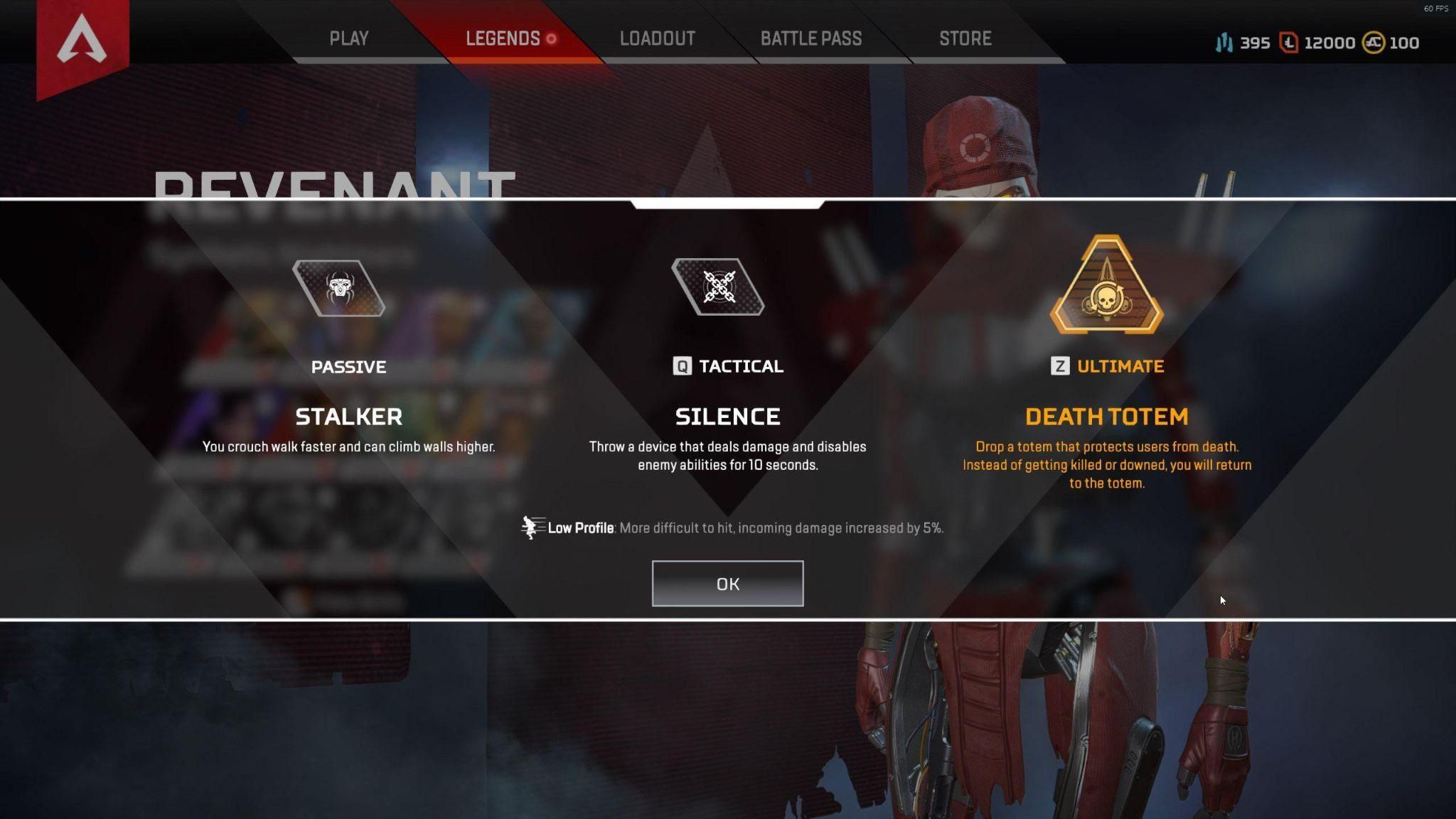Choose the Silence tactical ability icon
The width and height of the screenshot is (1456, 819).
(x=718, y=287)
